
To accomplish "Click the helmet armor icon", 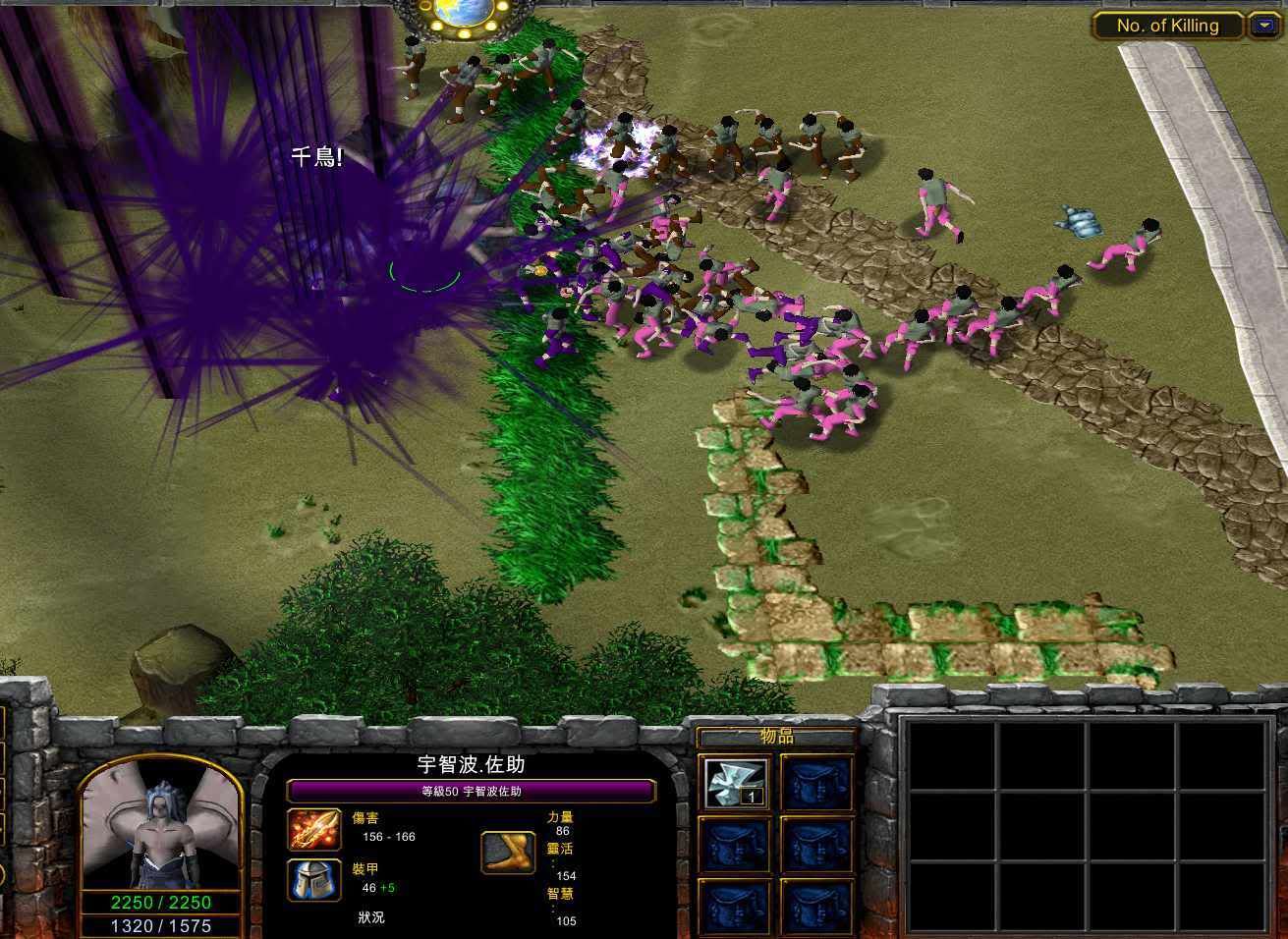I will coord(314,880).
